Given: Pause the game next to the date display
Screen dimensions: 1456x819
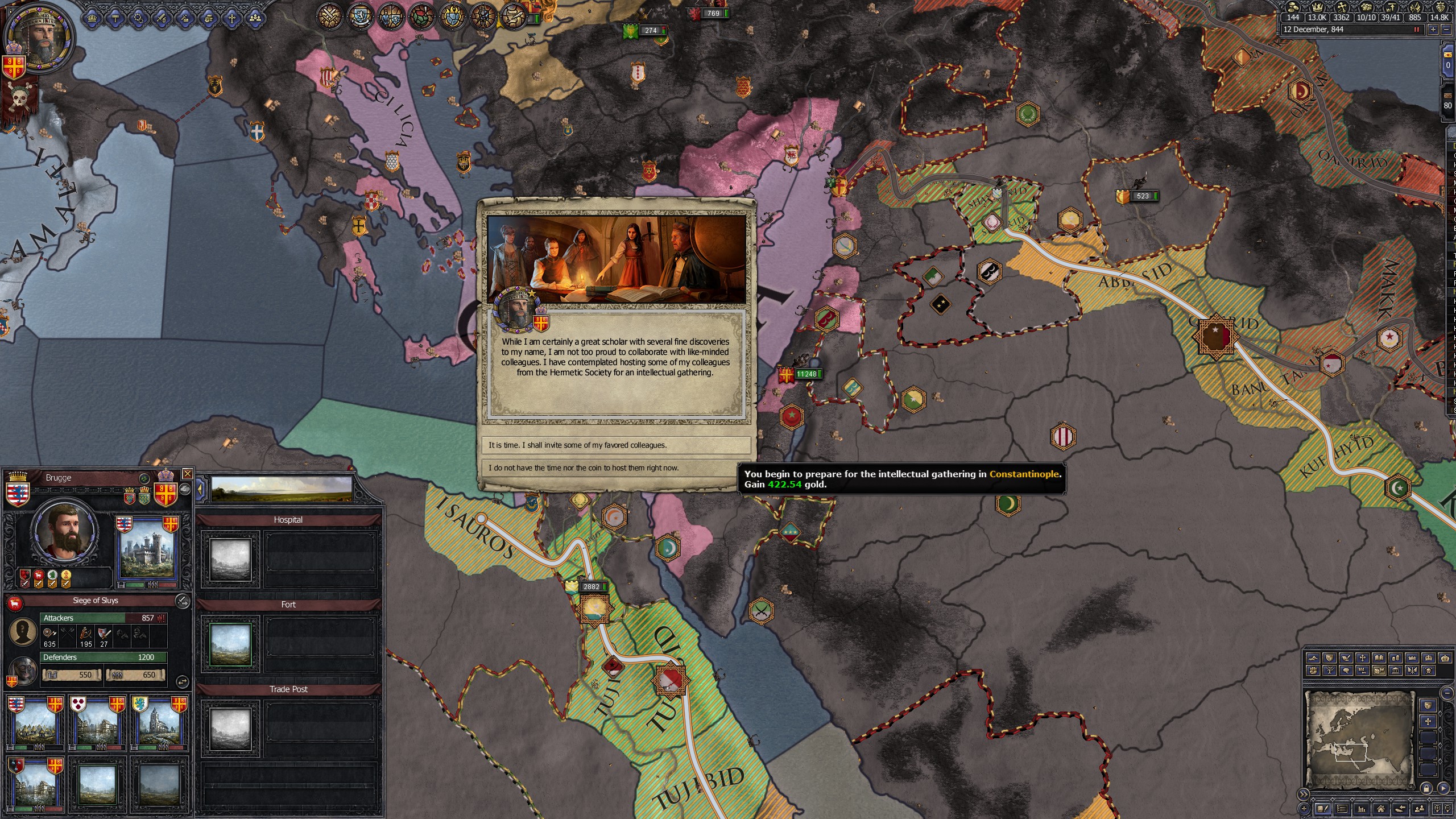Looking at the screenshot, I should click(x=1417, y=31).
